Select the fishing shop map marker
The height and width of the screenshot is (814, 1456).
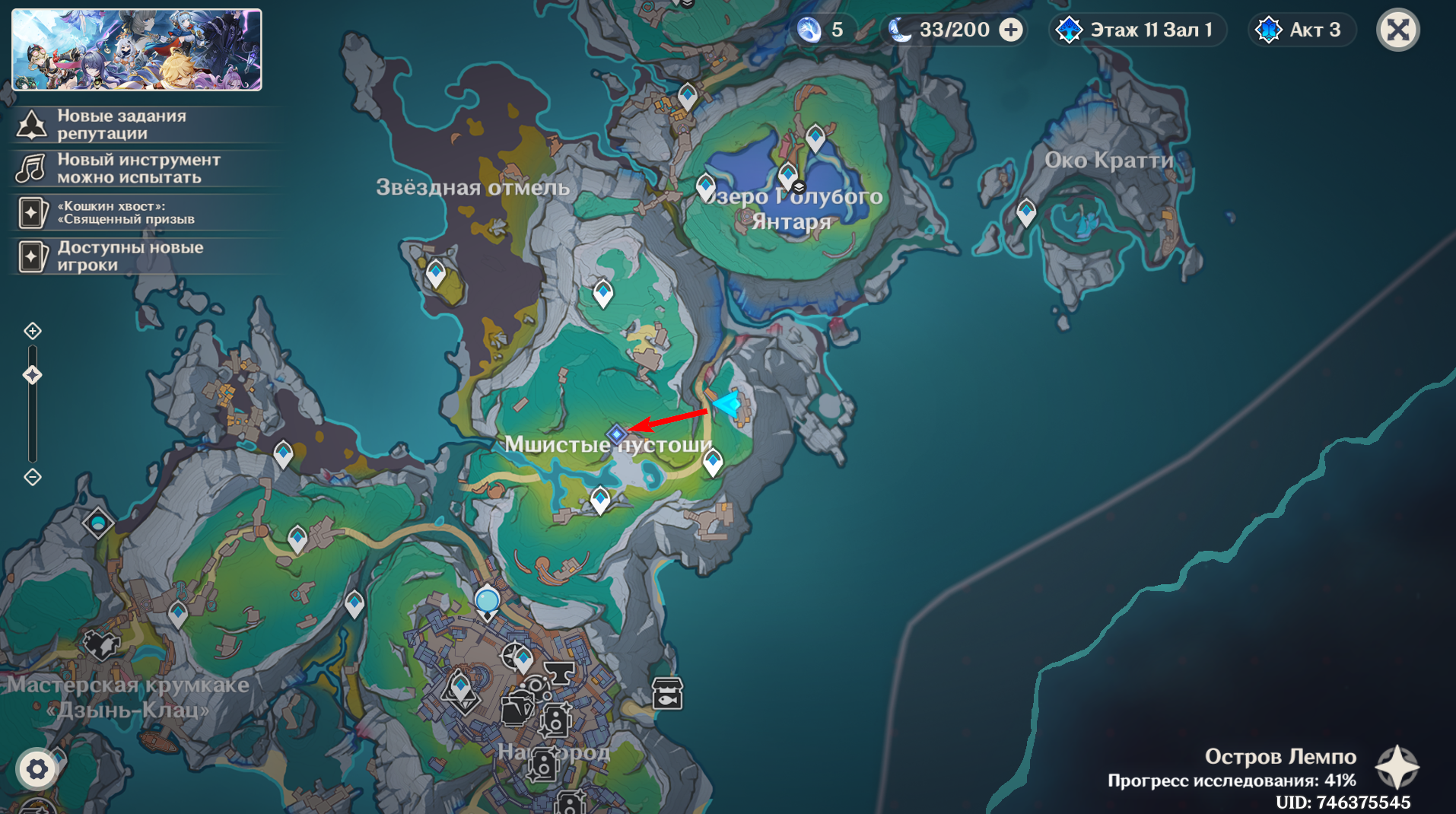point(667,694)
